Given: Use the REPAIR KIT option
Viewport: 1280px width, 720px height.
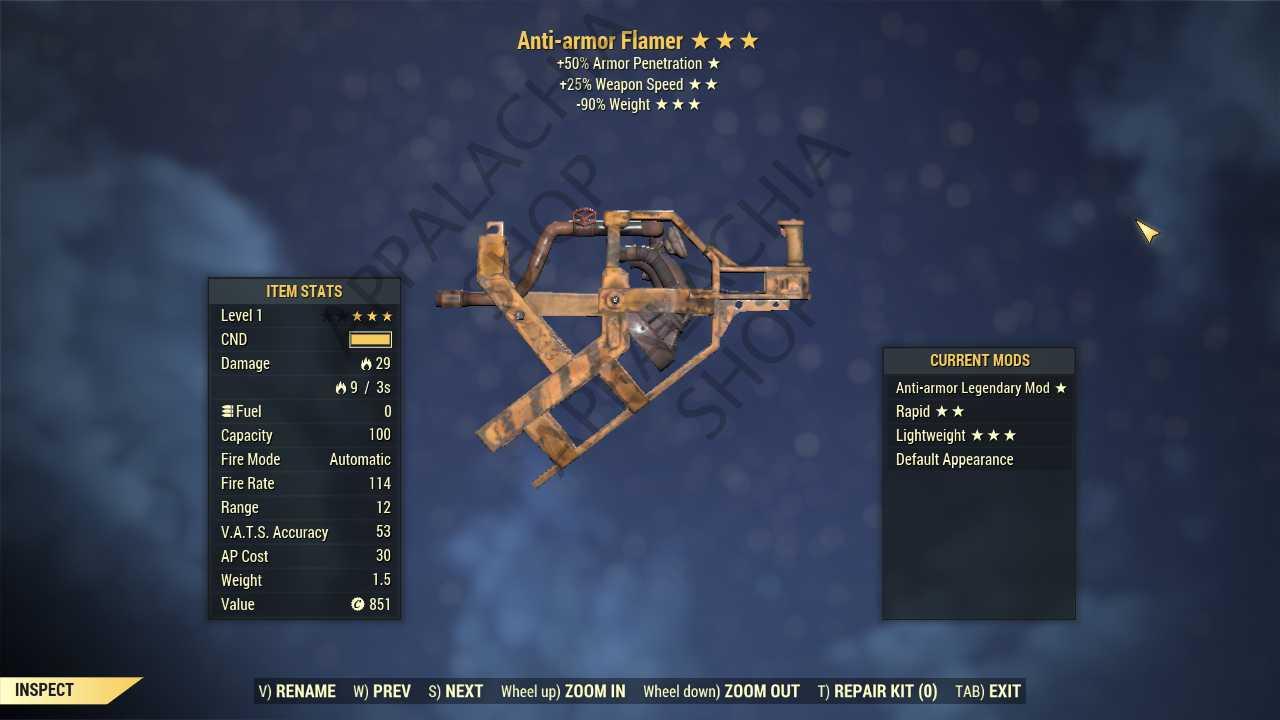Looking at the screenshot, I should coord(877,691).
